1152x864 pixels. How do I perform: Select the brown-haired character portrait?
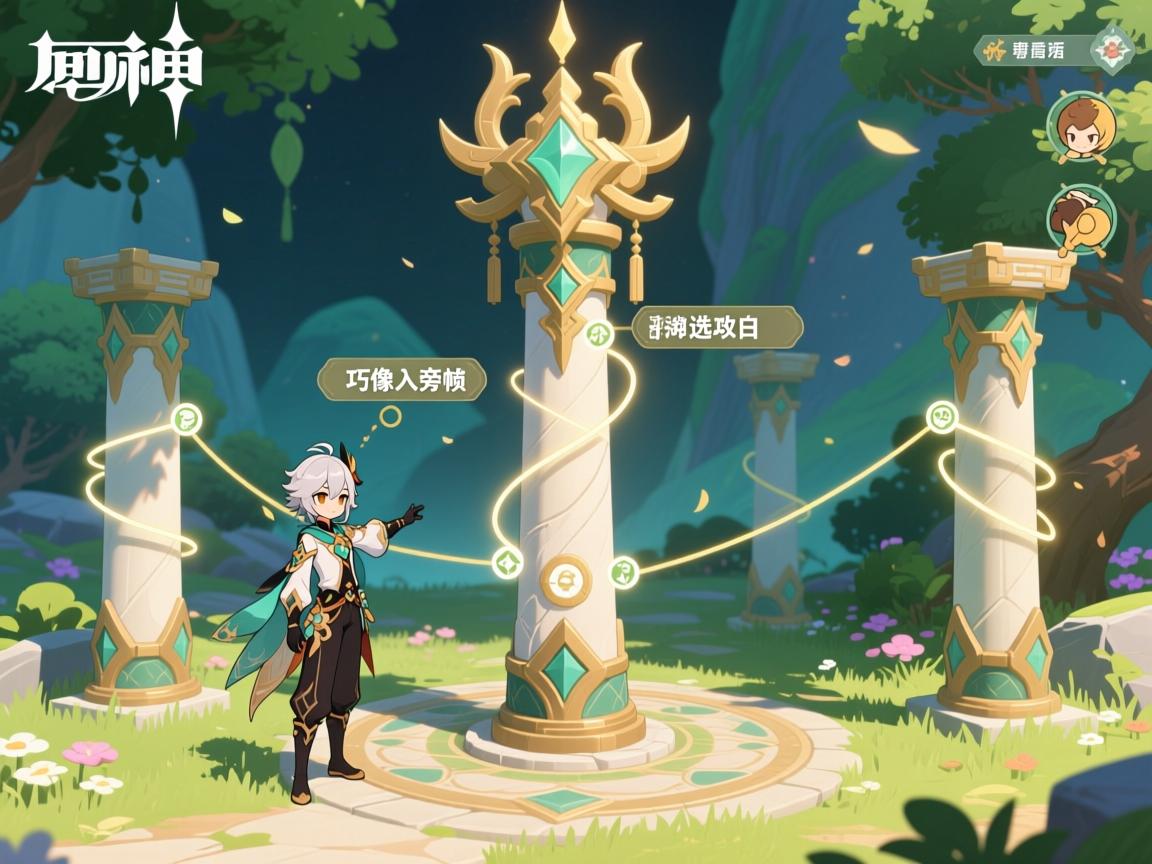click(1081, 128)
